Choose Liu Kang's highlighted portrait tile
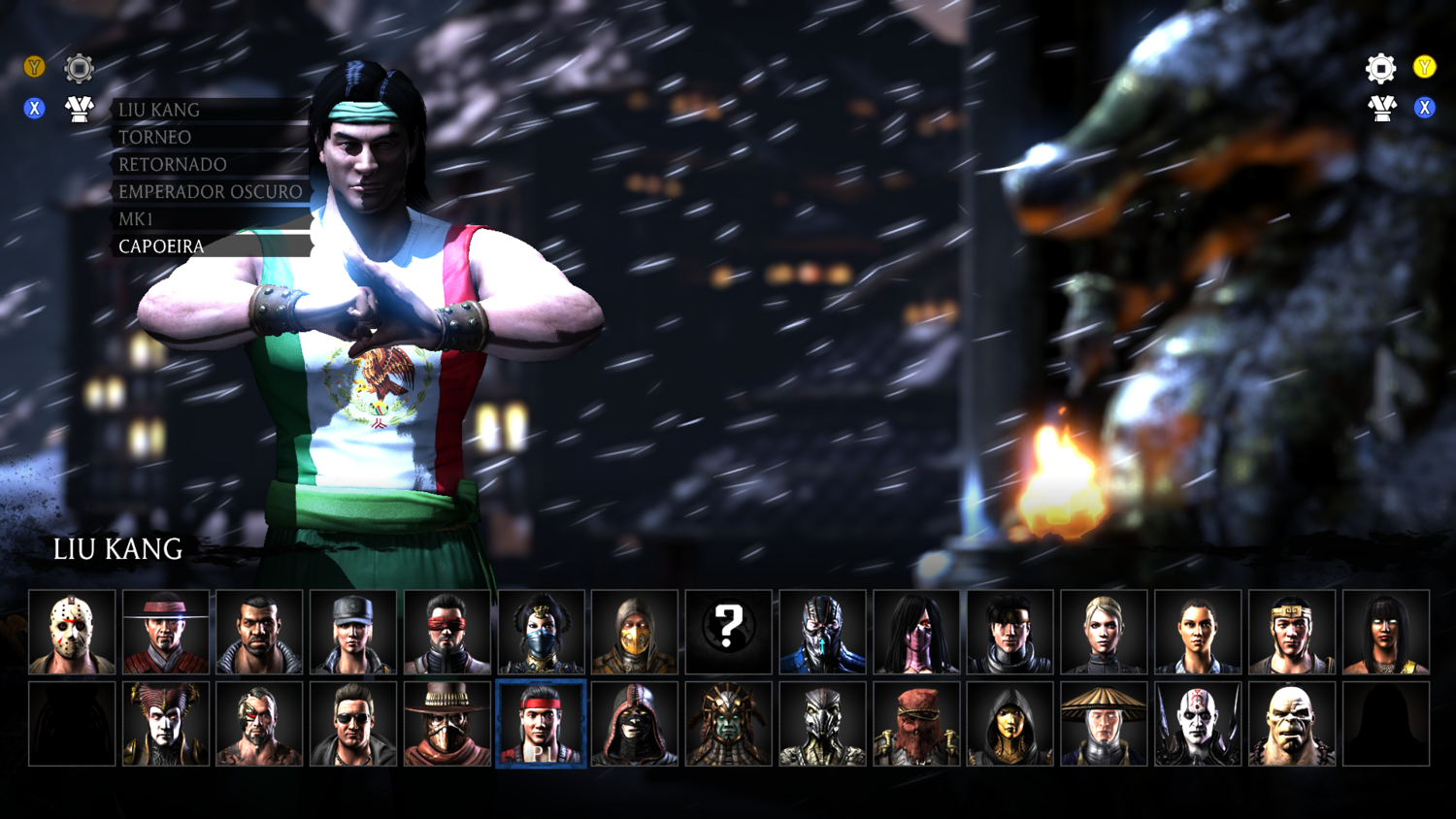 click(542, 724)
